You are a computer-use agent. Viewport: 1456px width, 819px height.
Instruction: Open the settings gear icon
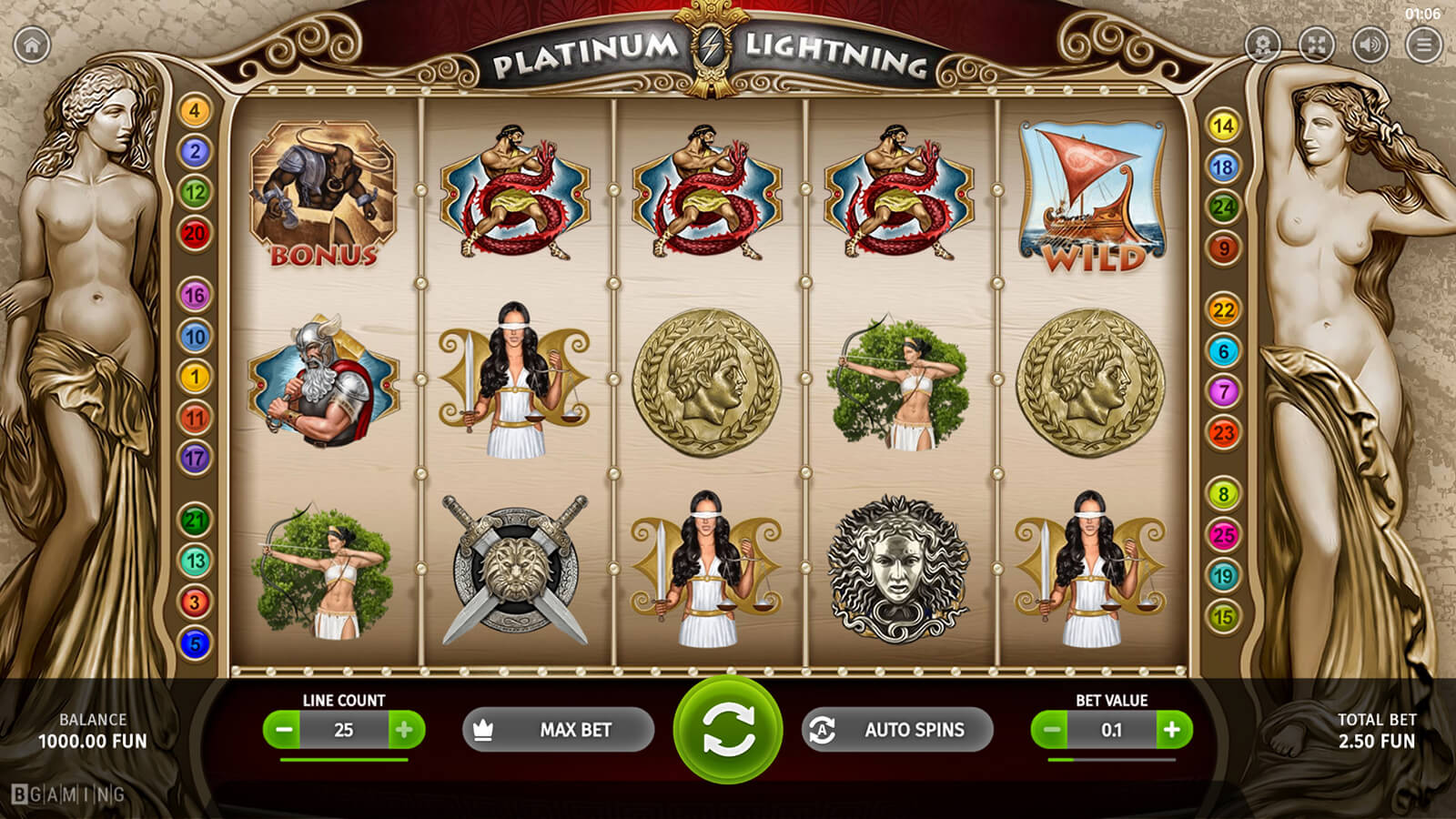(1263, 44)
